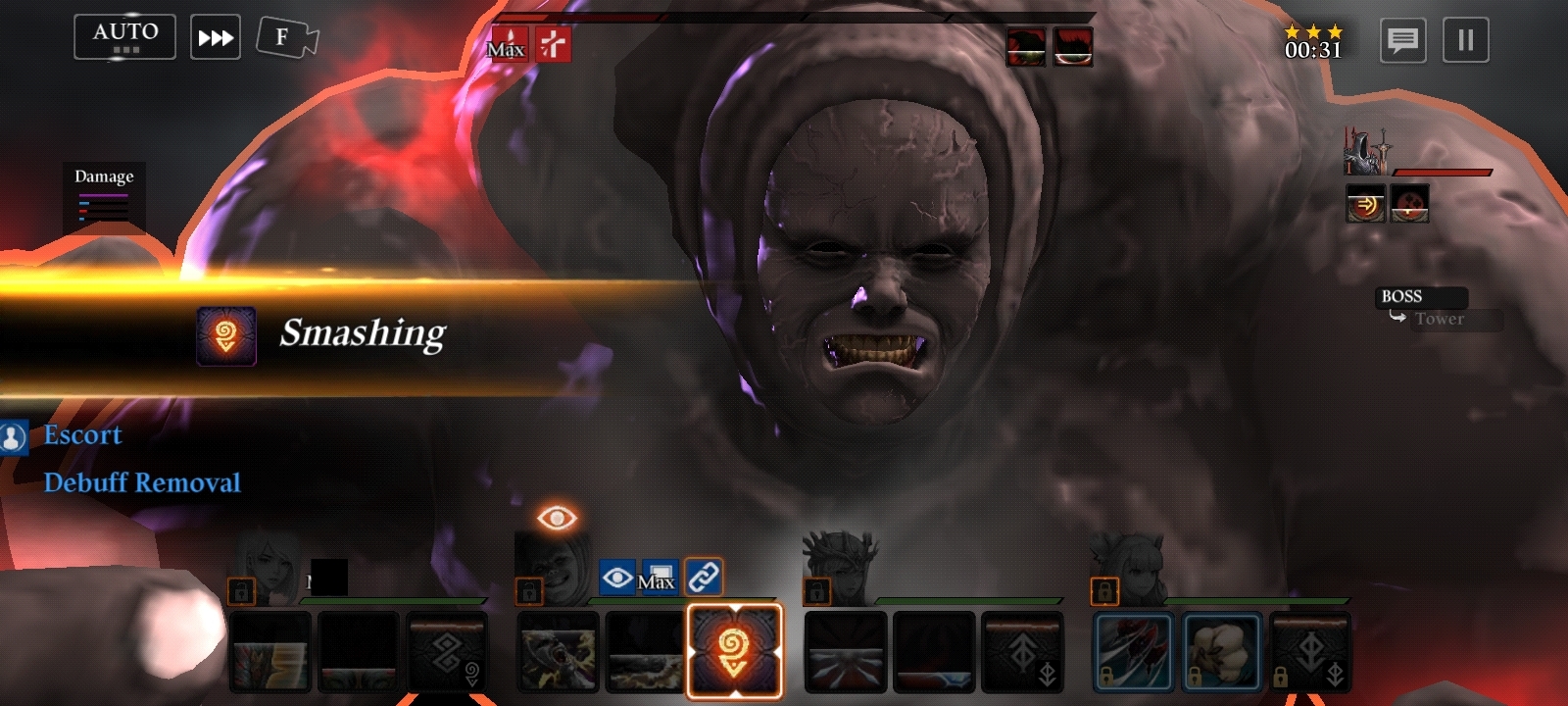1568x706 pixels.
Task: Activate the fast-forward speed button
Action: [216, 38]
